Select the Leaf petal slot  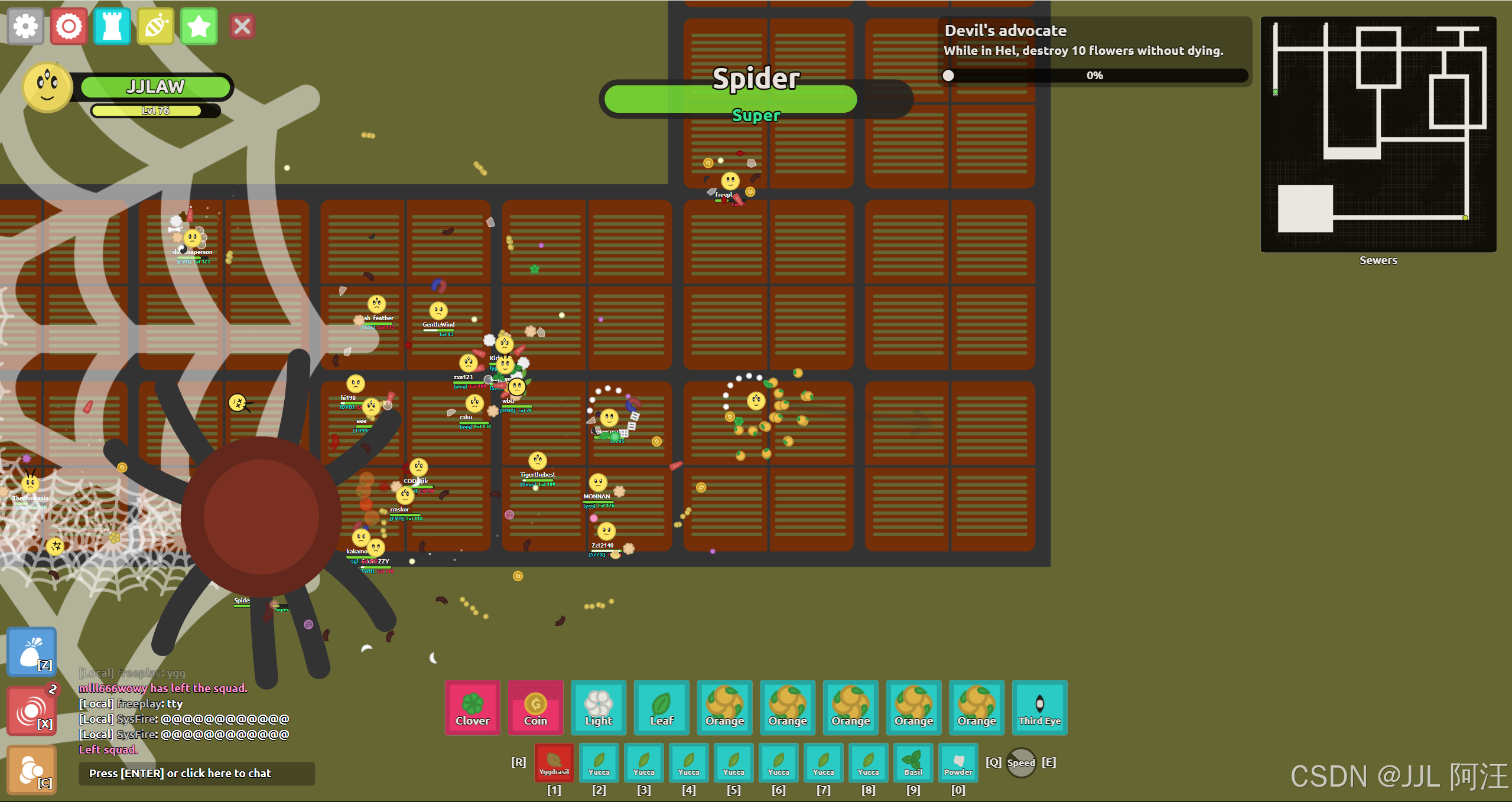(x=662, y=708)
